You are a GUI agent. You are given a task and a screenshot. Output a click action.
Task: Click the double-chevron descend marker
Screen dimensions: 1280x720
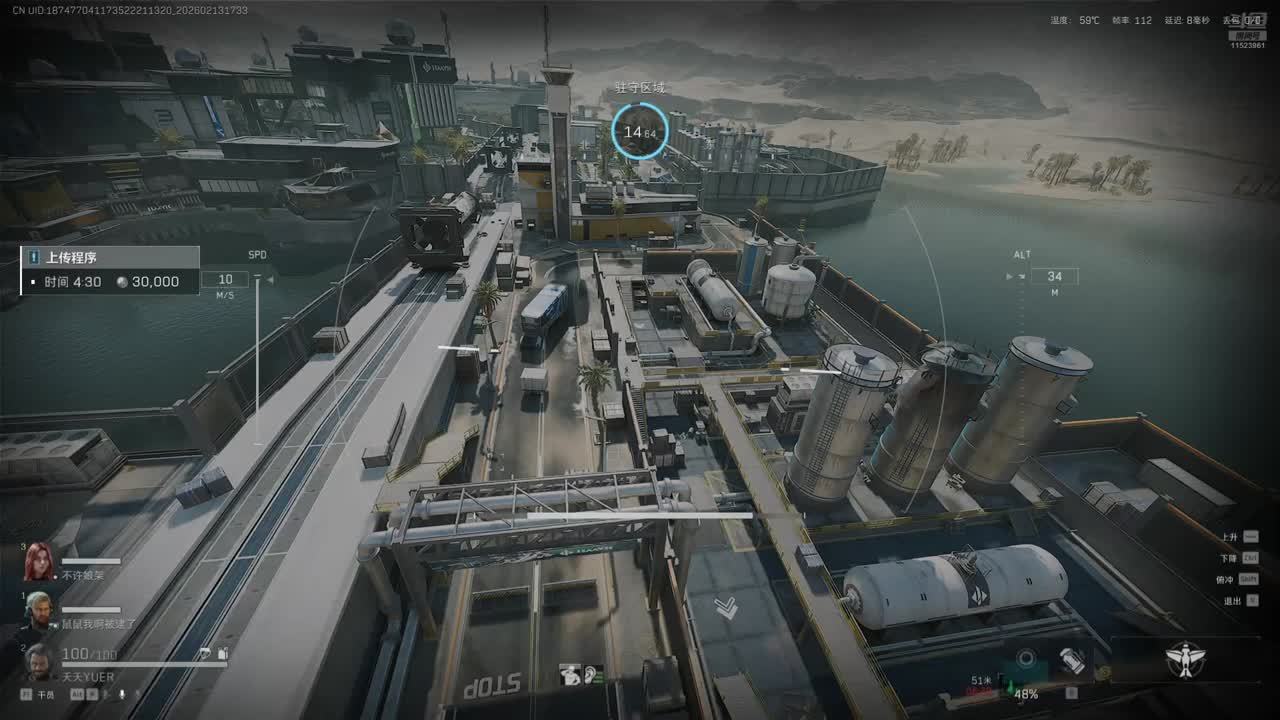[727, 607]
